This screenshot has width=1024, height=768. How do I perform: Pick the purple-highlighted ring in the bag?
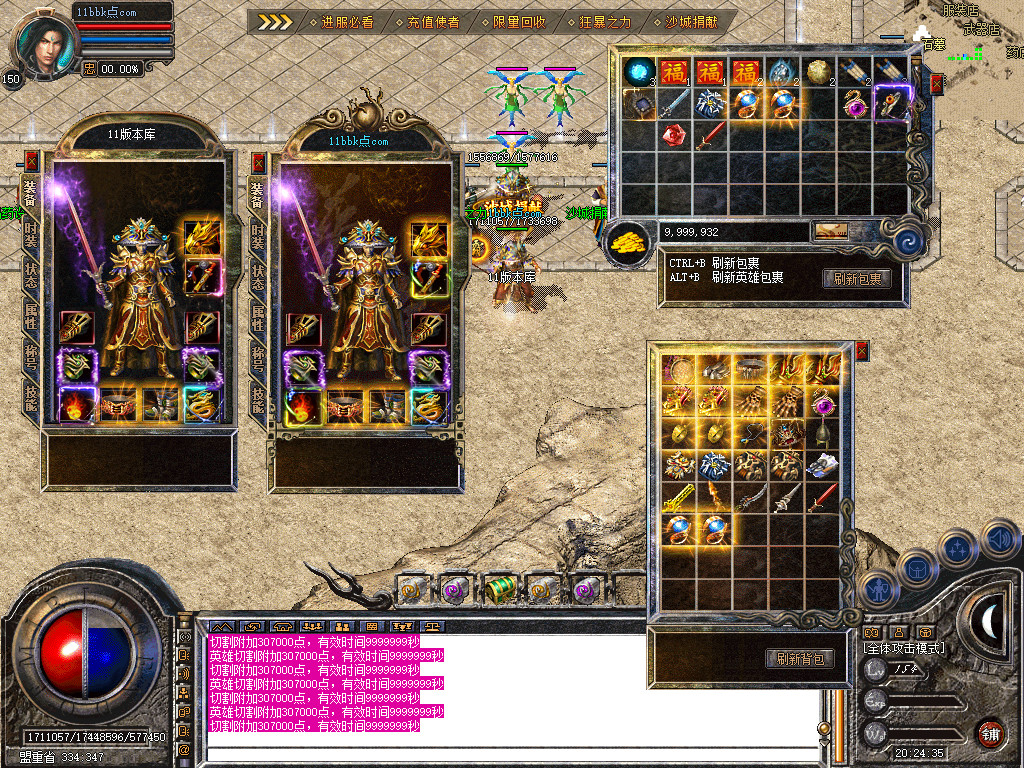[x=889, y=102]
